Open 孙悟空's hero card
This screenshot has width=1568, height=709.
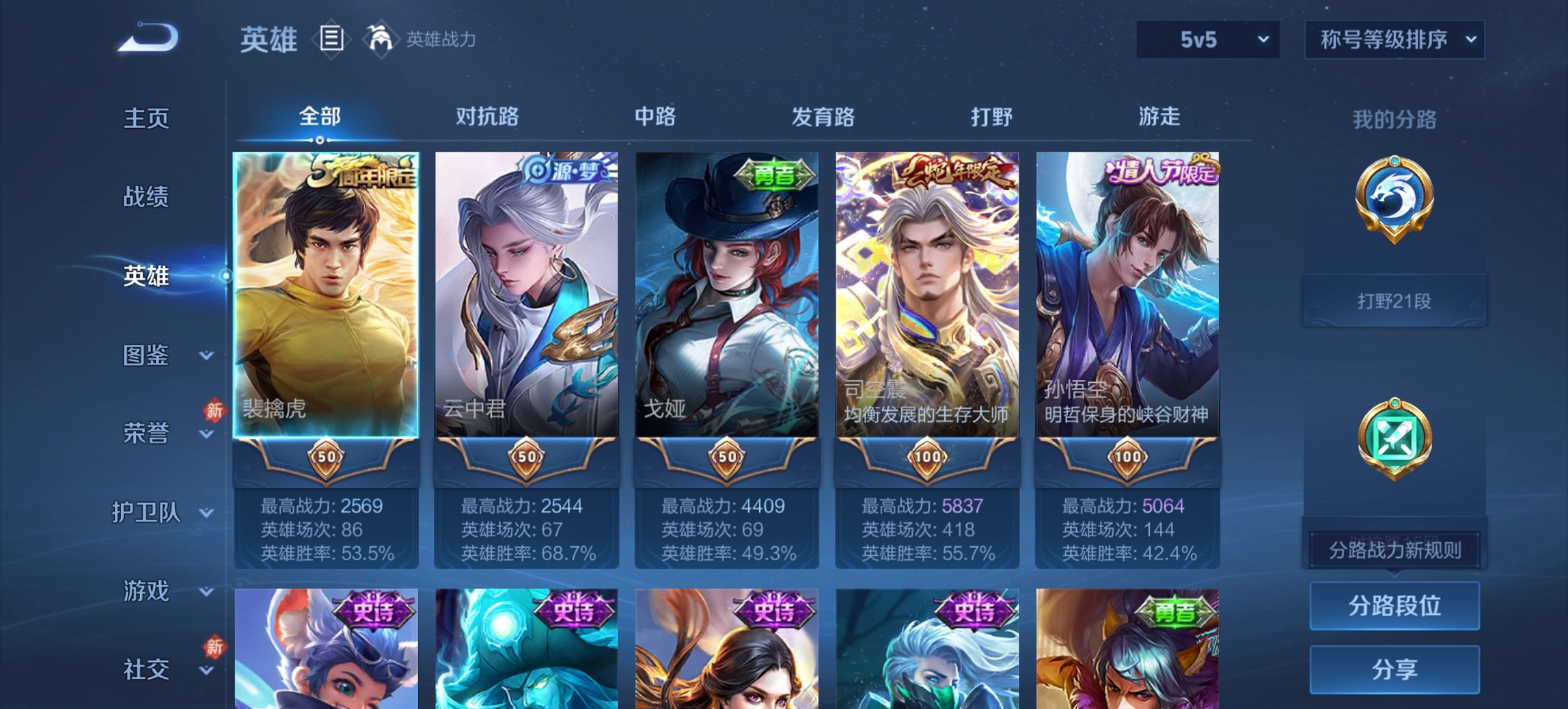pyautogui.click(x=1127, y=294)
